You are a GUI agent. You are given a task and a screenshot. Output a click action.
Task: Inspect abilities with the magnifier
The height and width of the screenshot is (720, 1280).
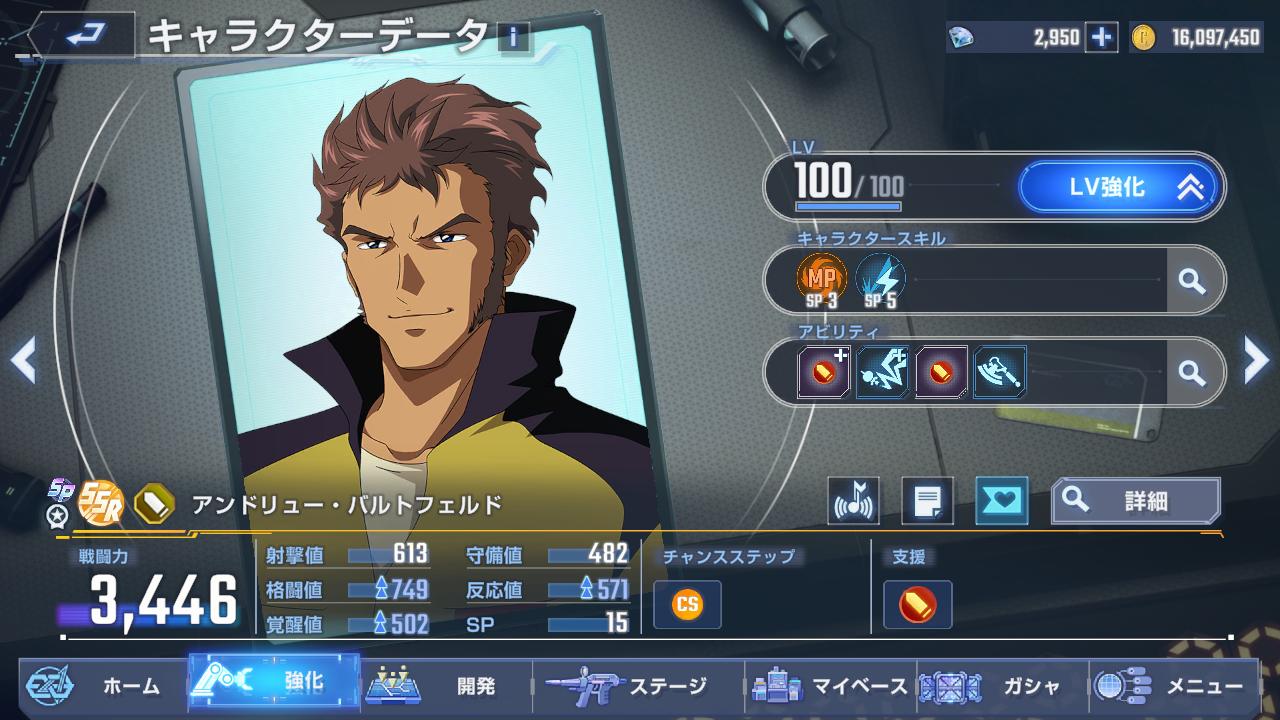[x=1191, y=373]
